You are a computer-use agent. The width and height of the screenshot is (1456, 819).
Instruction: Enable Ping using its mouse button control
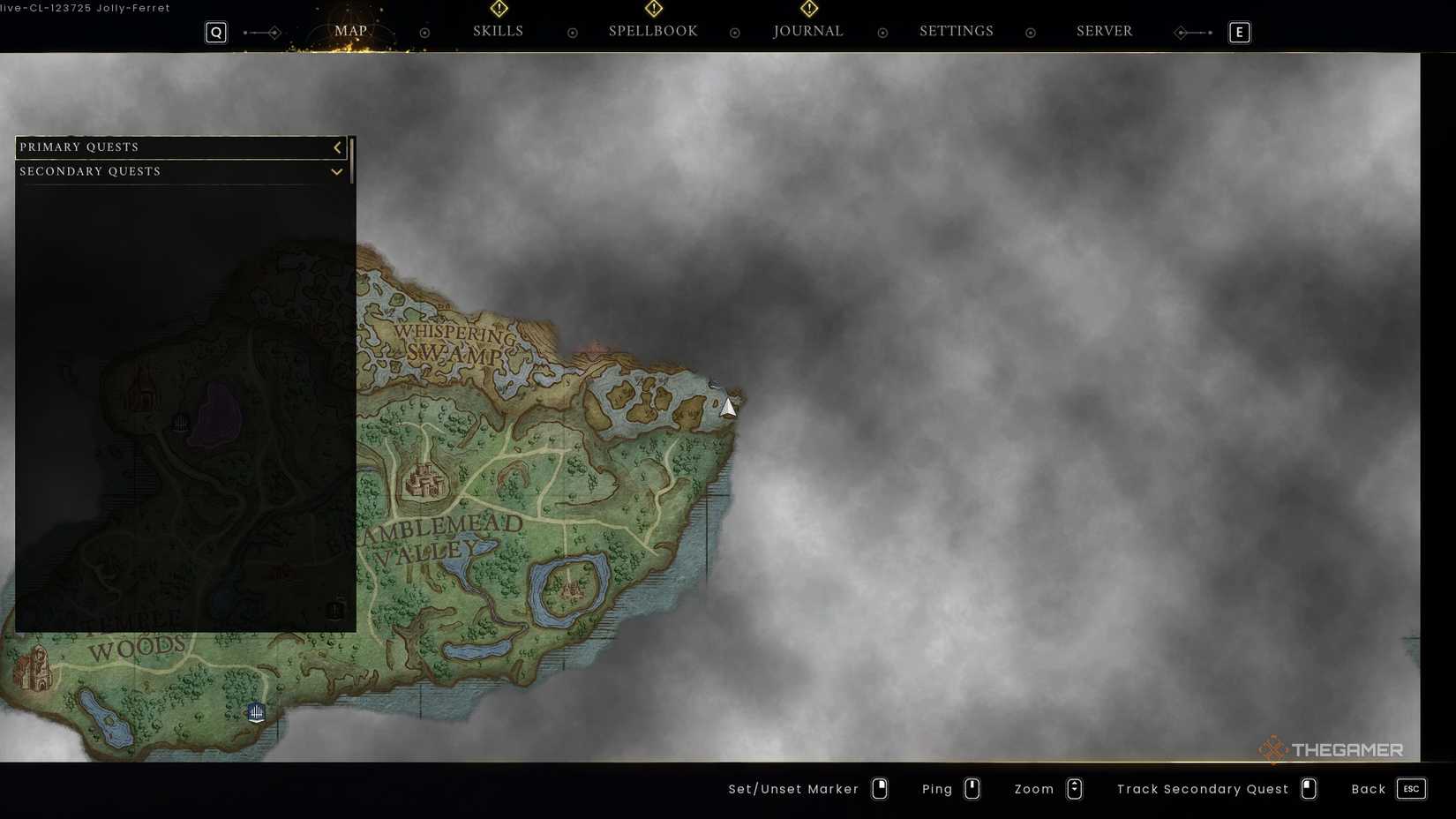pos(972,789)
